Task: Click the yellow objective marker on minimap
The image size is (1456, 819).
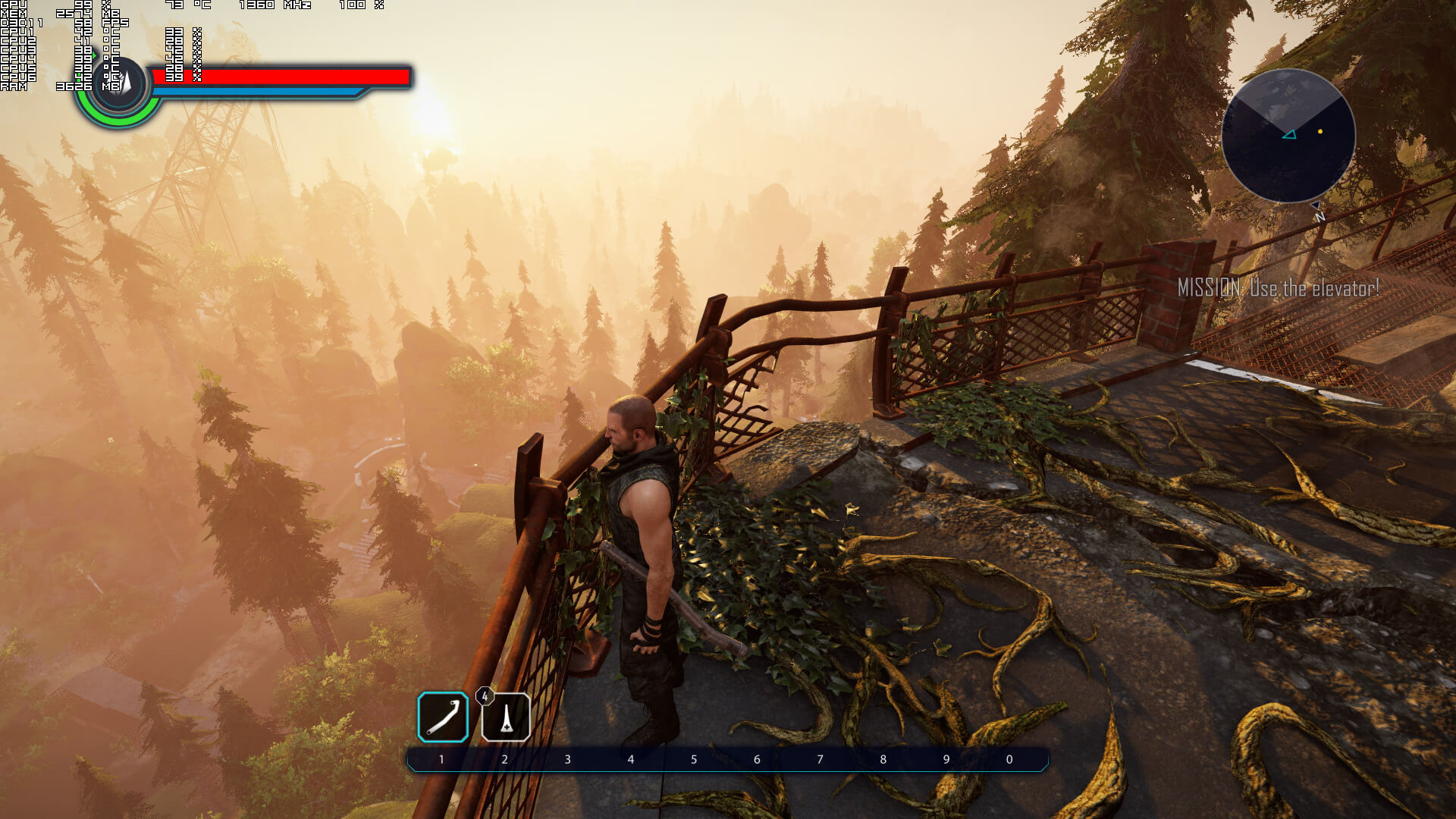Action: [1320, 132]
